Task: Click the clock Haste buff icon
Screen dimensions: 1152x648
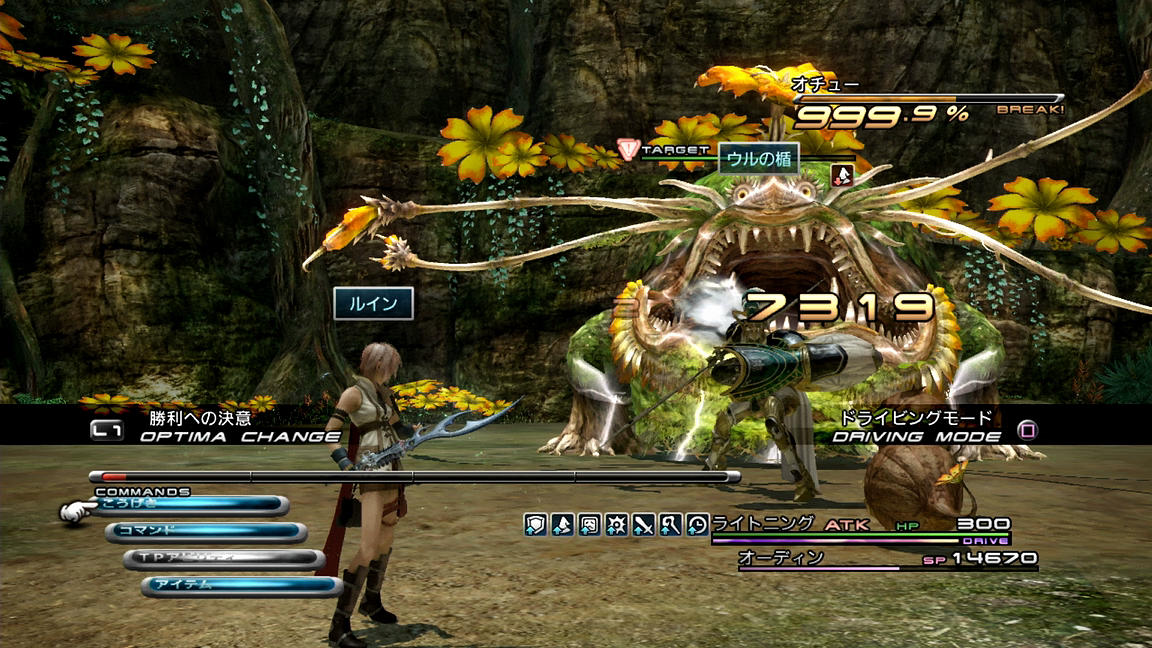Action: (698, 524)
